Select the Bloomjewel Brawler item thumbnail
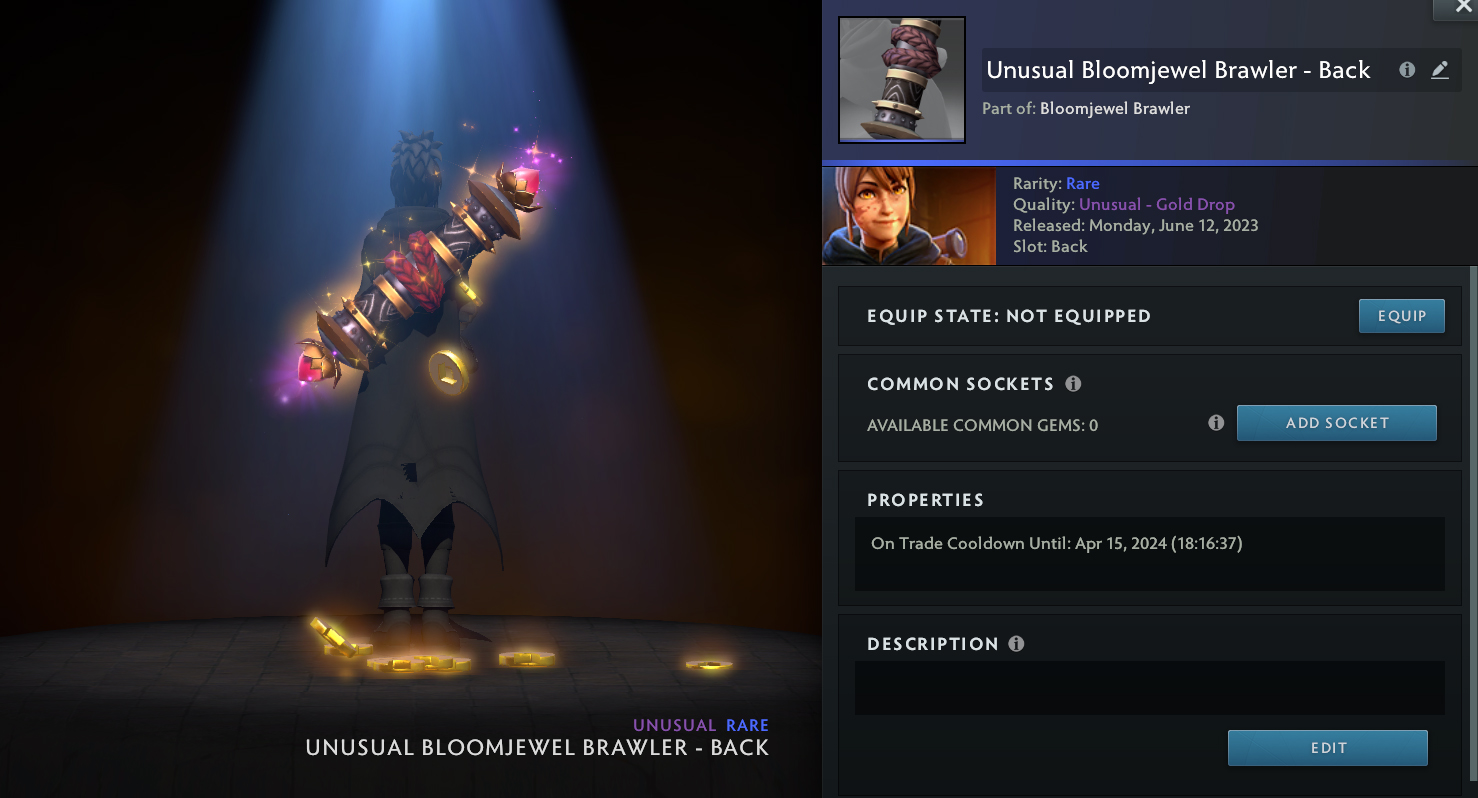 (x=901, y=80)
